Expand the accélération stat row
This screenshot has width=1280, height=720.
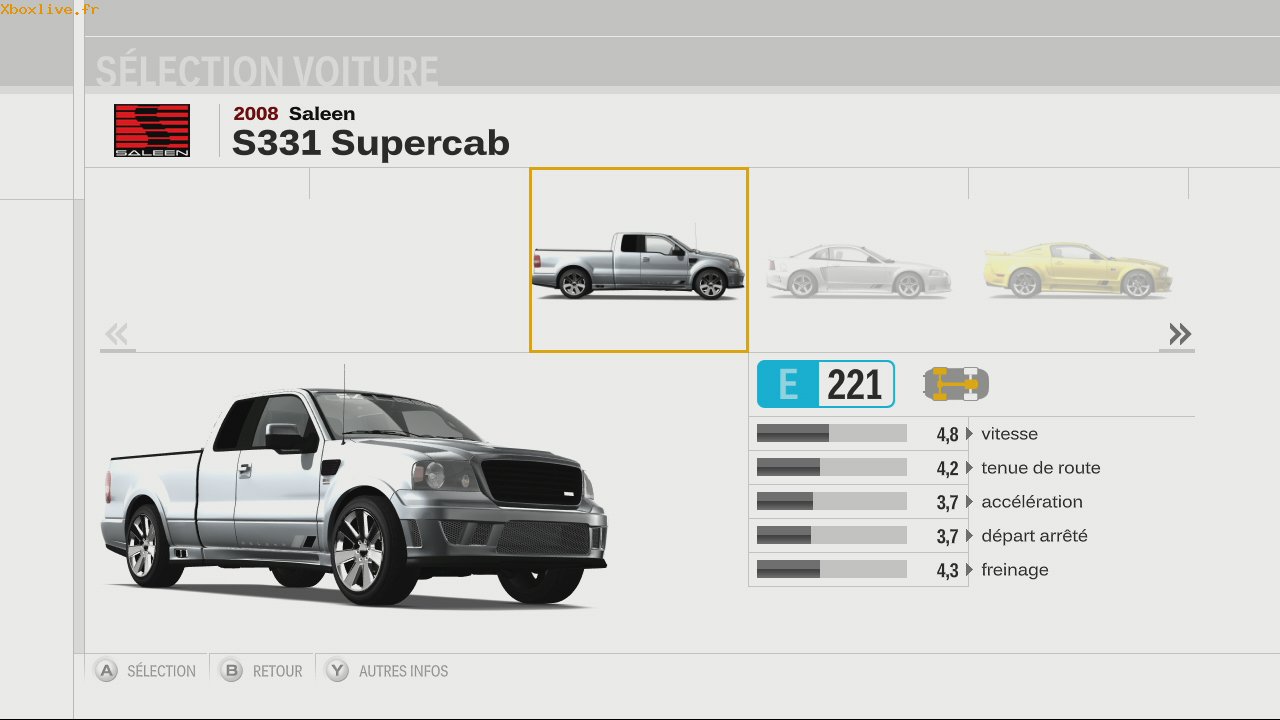tap(969, 502)
